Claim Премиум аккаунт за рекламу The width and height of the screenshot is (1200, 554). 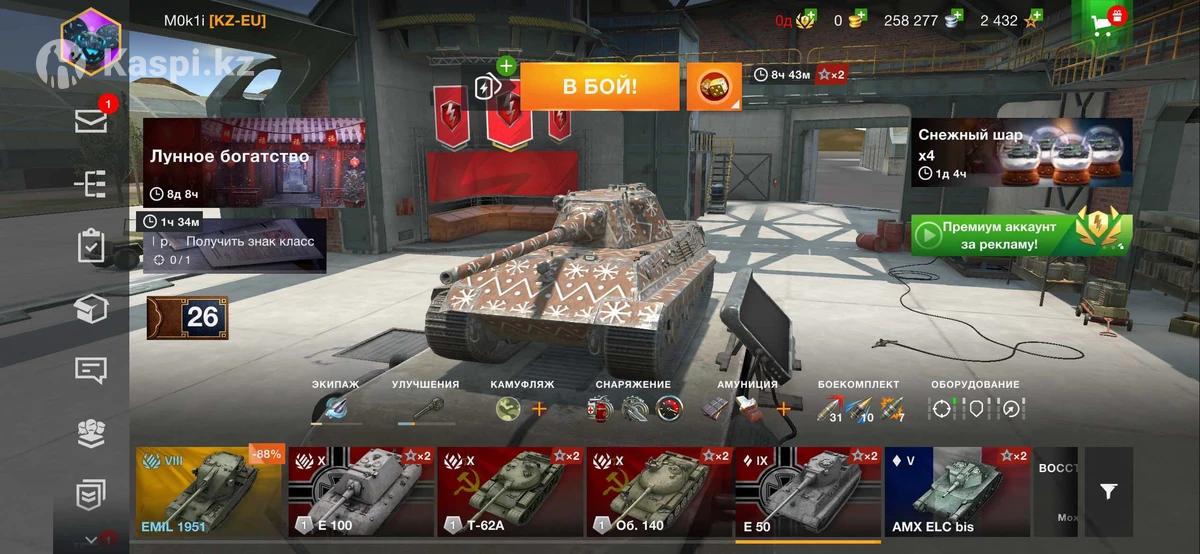click(1021, 236)
